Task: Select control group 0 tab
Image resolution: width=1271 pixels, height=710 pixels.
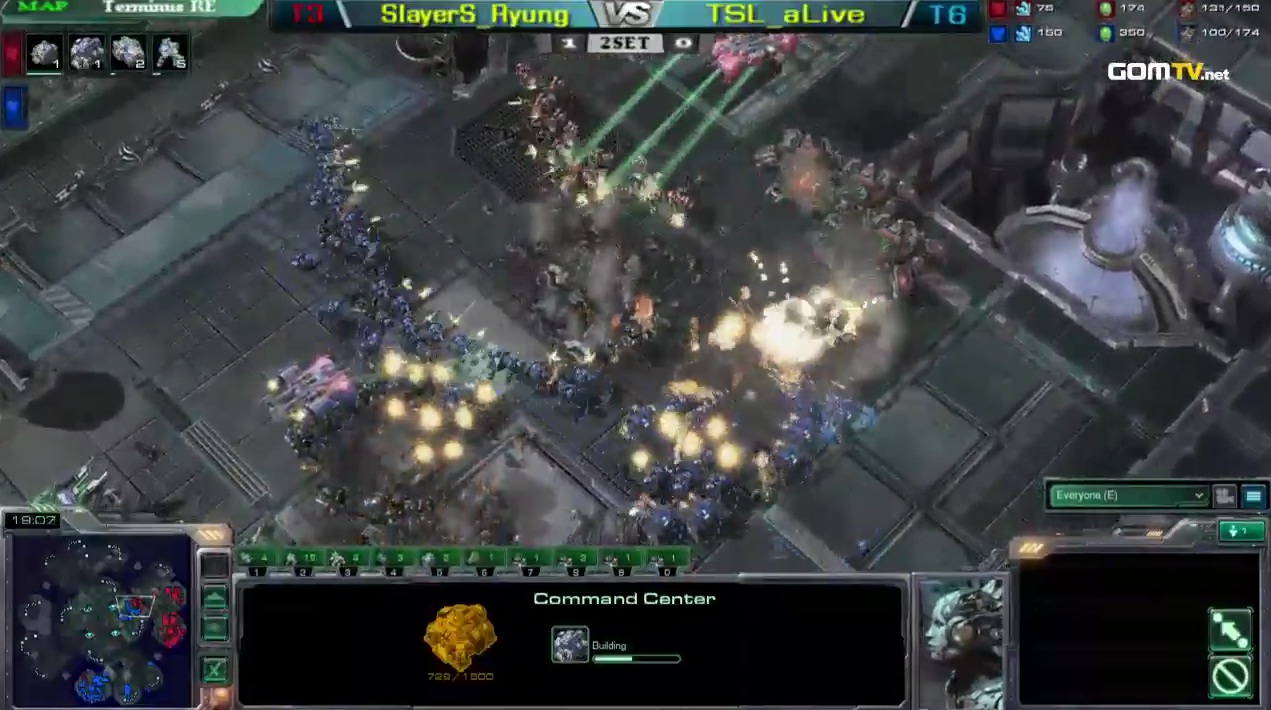Action: click(667, 560)
